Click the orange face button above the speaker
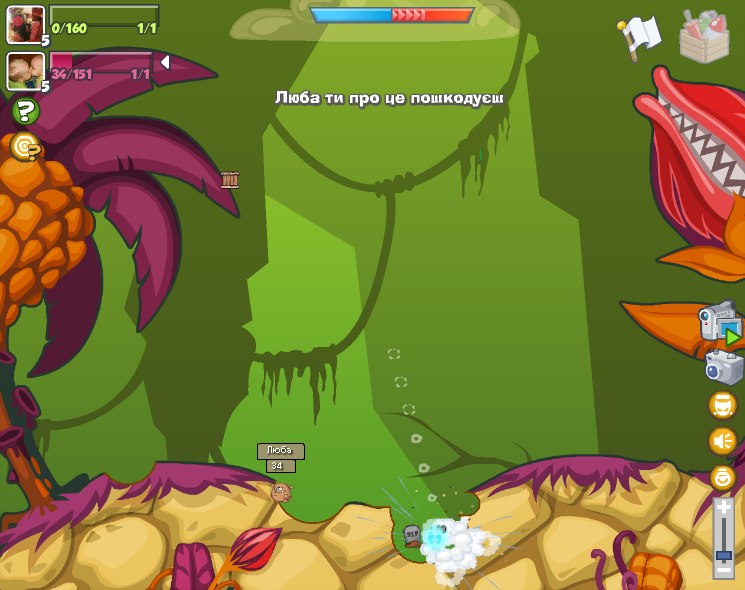 (722, 405)
